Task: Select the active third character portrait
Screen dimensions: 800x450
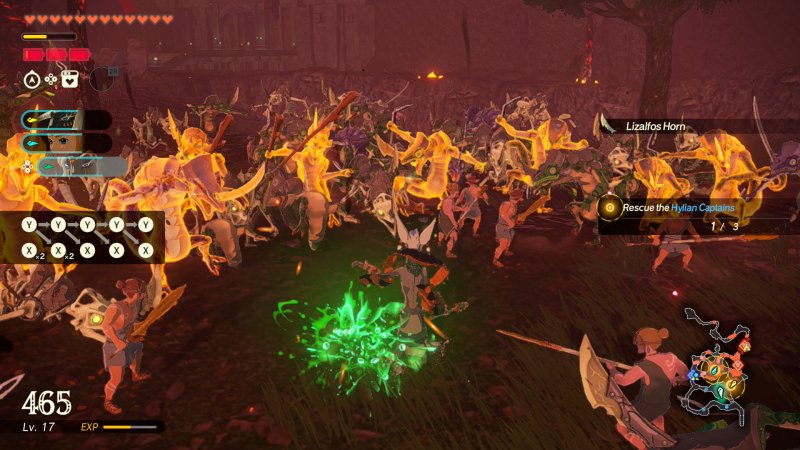Action: [x=80, y=166]
